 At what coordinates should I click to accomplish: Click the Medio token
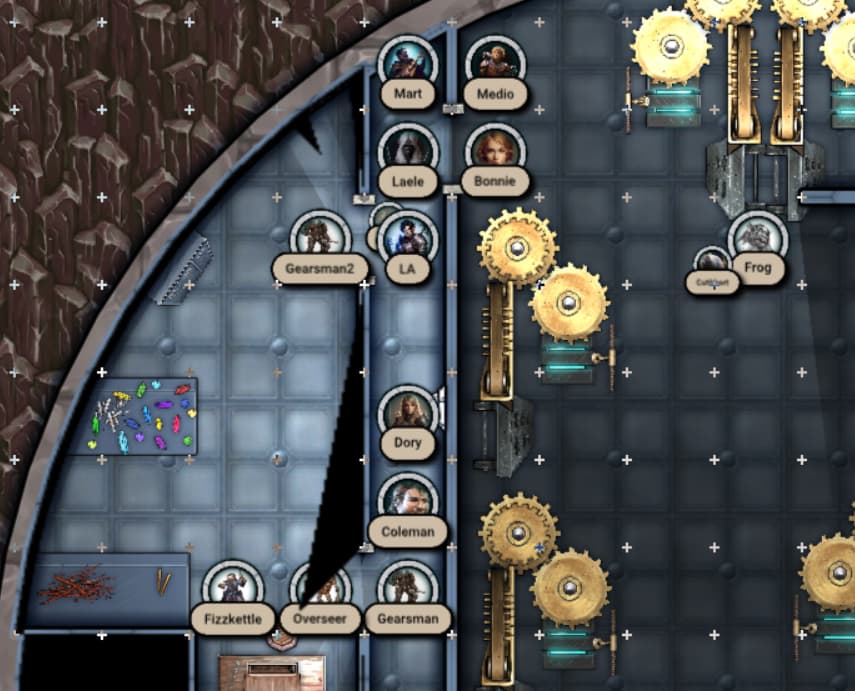pos(495,64)
